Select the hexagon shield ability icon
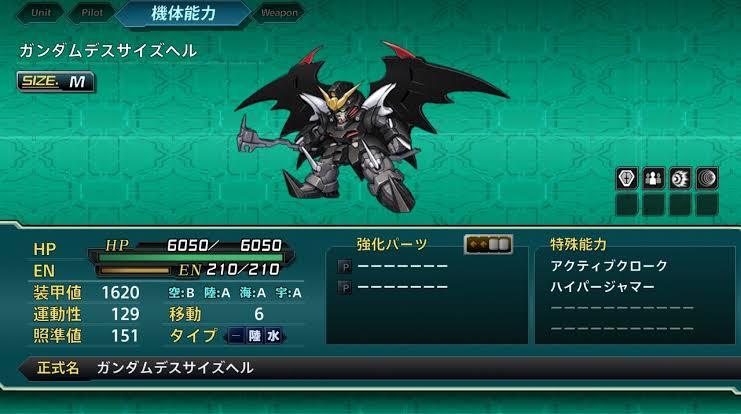The width and height of the screenshot is (741, 414). pyautogui.click(x=626, y=179)
